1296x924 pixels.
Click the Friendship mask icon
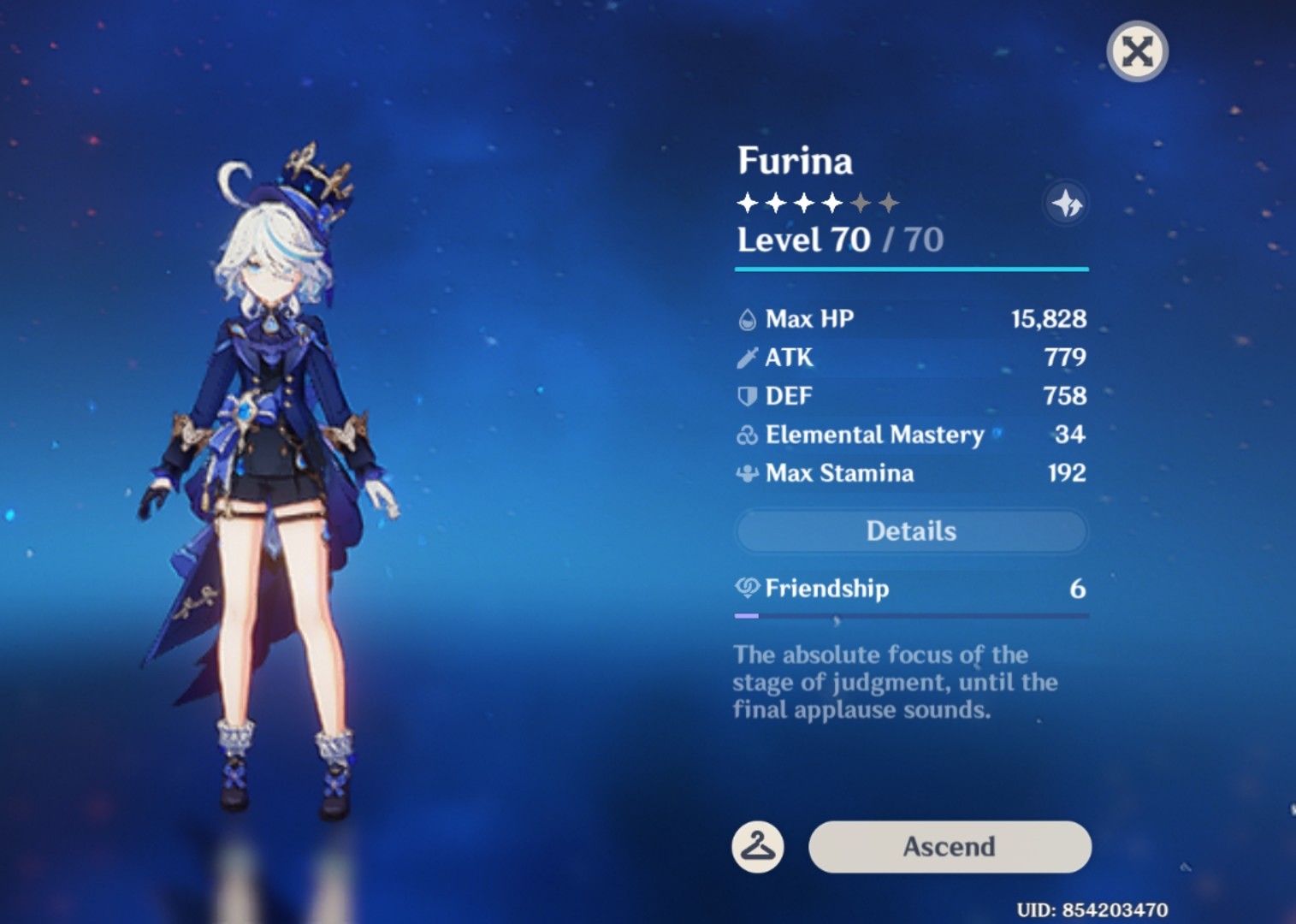click(x=746, y=588)
